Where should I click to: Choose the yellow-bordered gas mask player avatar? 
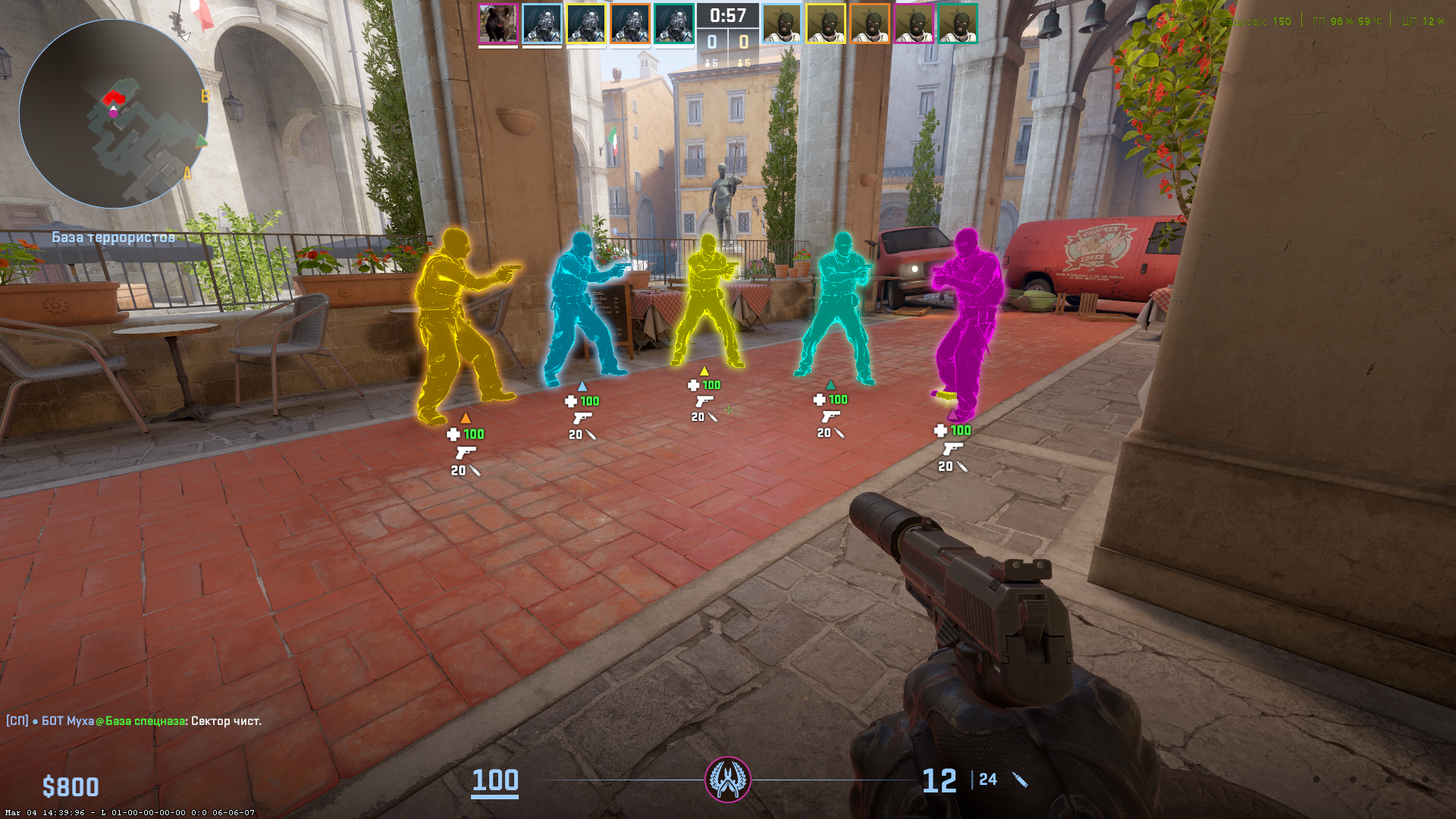[x=586, y=24]
